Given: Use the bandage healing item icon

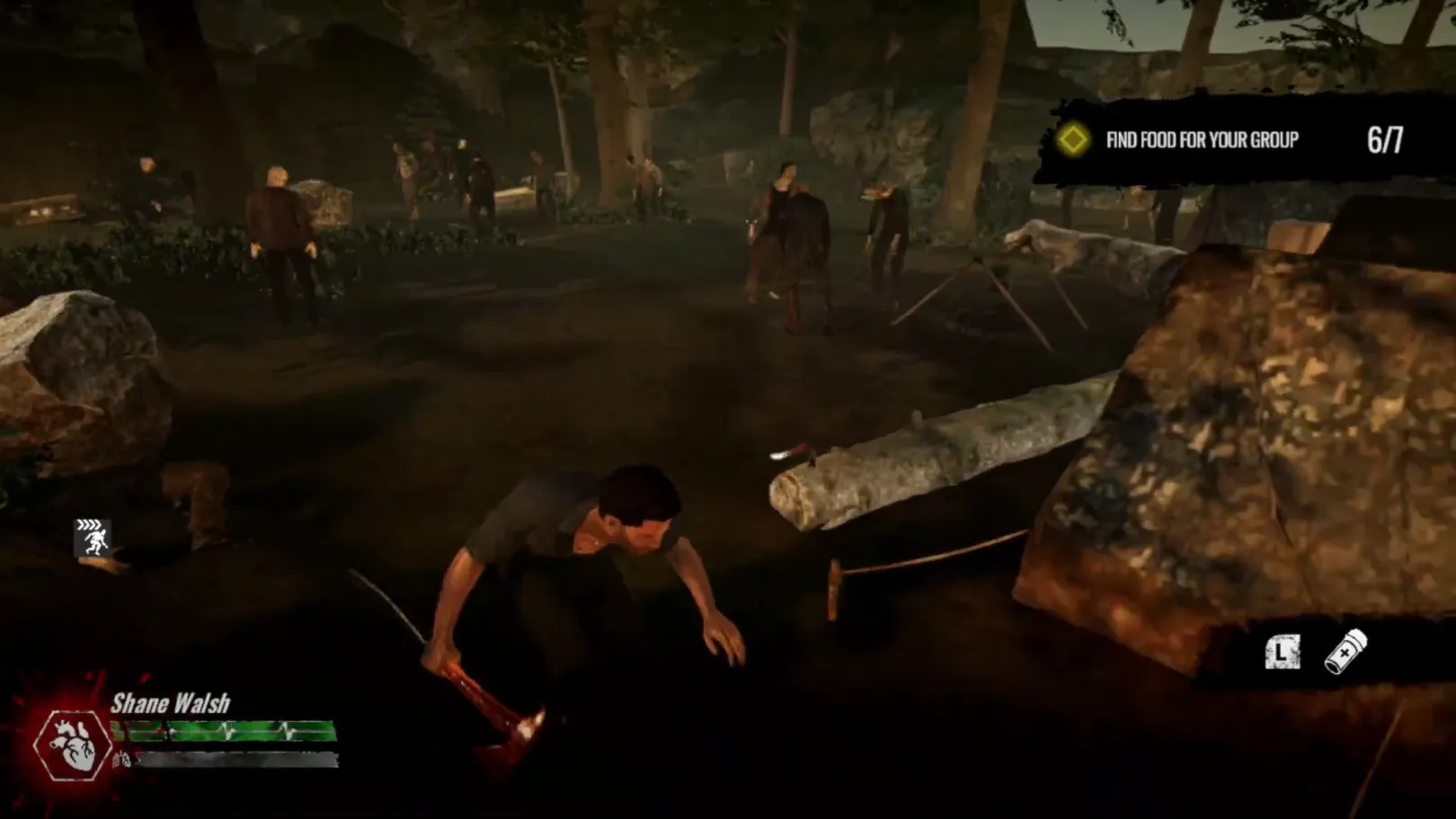Looking at the screenshot, I should 1345,651.
